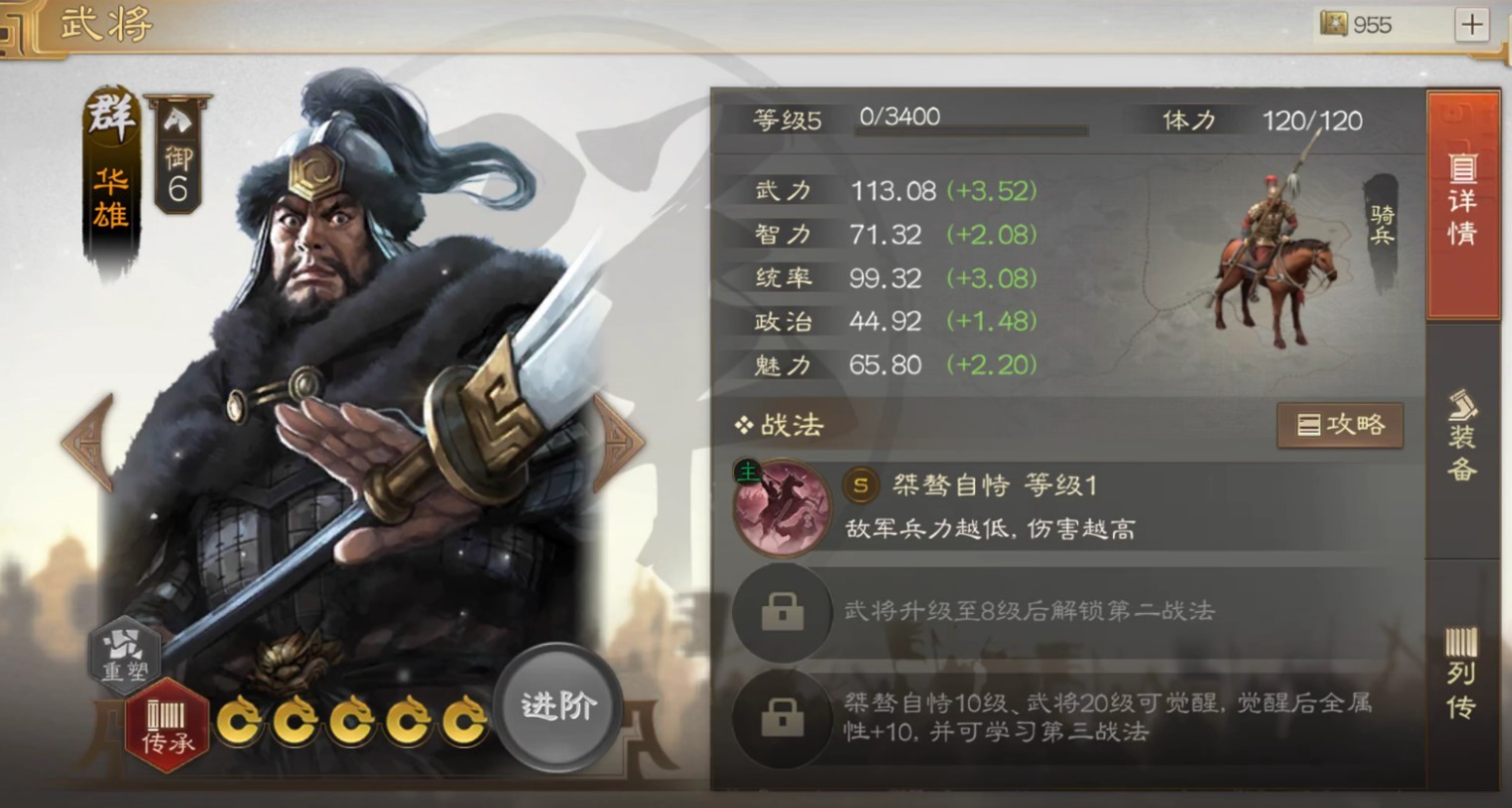Image resolution: width=1512 pixels, height=808 pixels.
Task: Click the lock icon on the second tactic slot
Action: tap(782, 613)
